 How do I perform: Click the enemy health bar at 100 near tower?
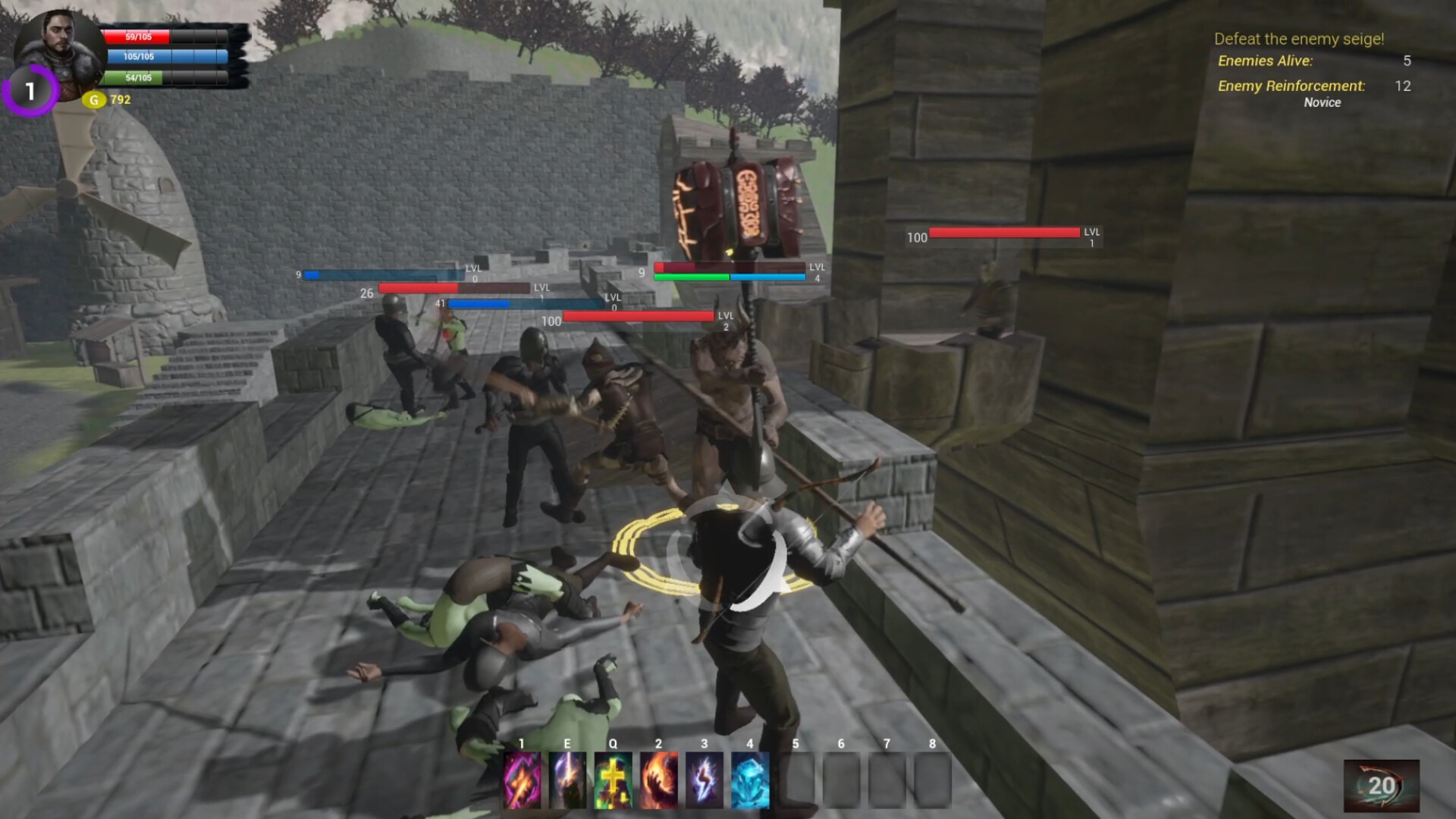click(1005, 233)
